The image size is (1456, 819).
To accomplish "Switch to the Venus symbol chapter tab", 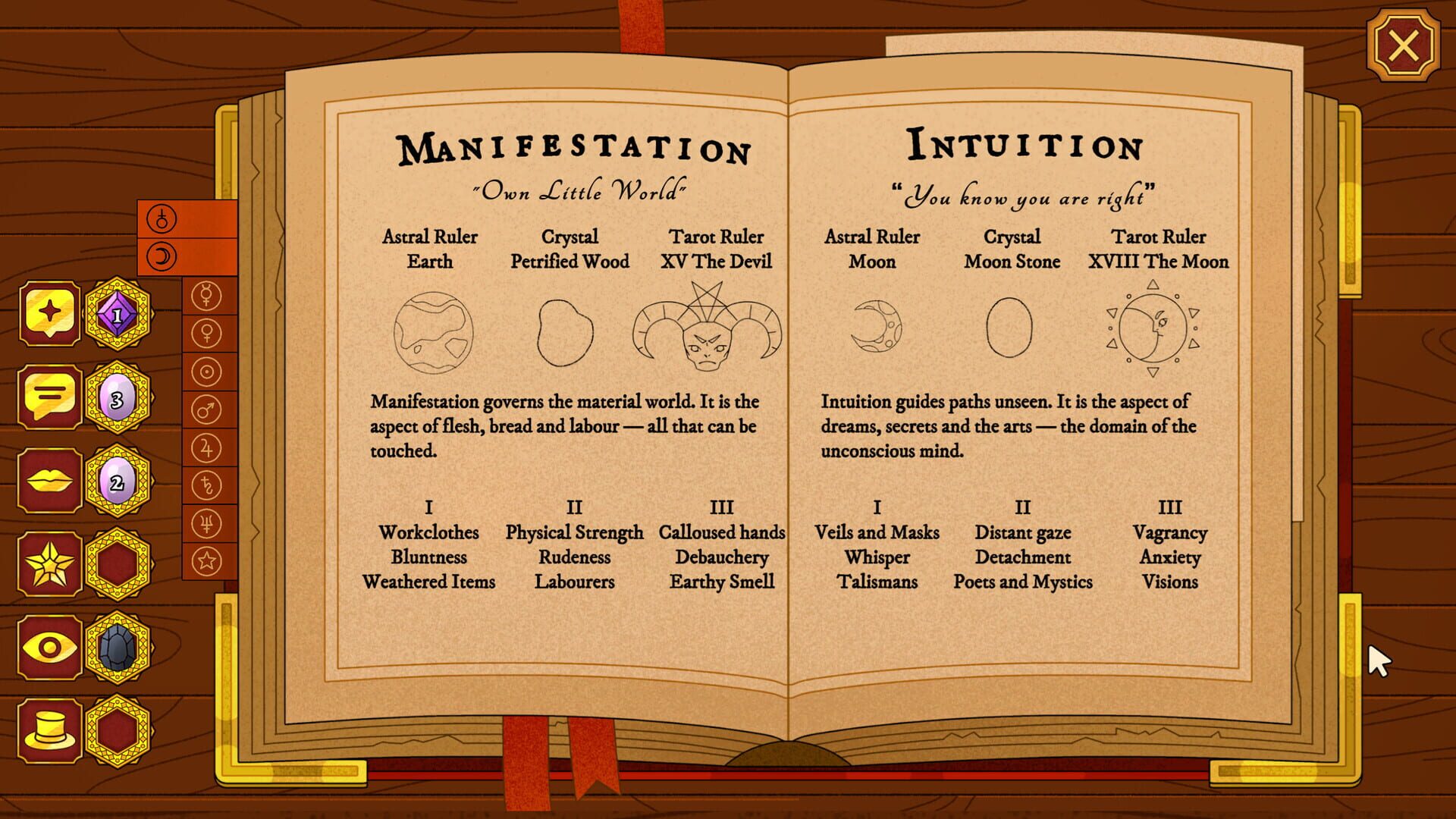I will click(206, 334).
